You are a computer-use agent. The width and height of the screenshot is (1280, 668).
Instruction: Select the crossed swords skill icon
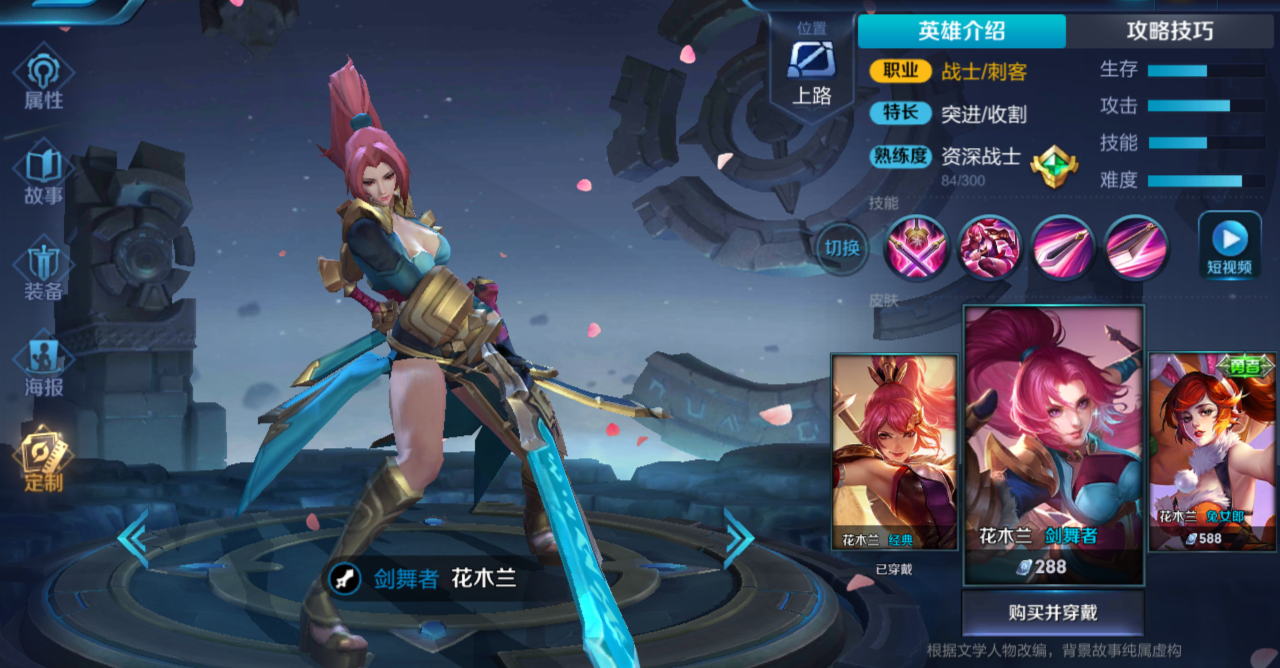click(x=916, y=246)
